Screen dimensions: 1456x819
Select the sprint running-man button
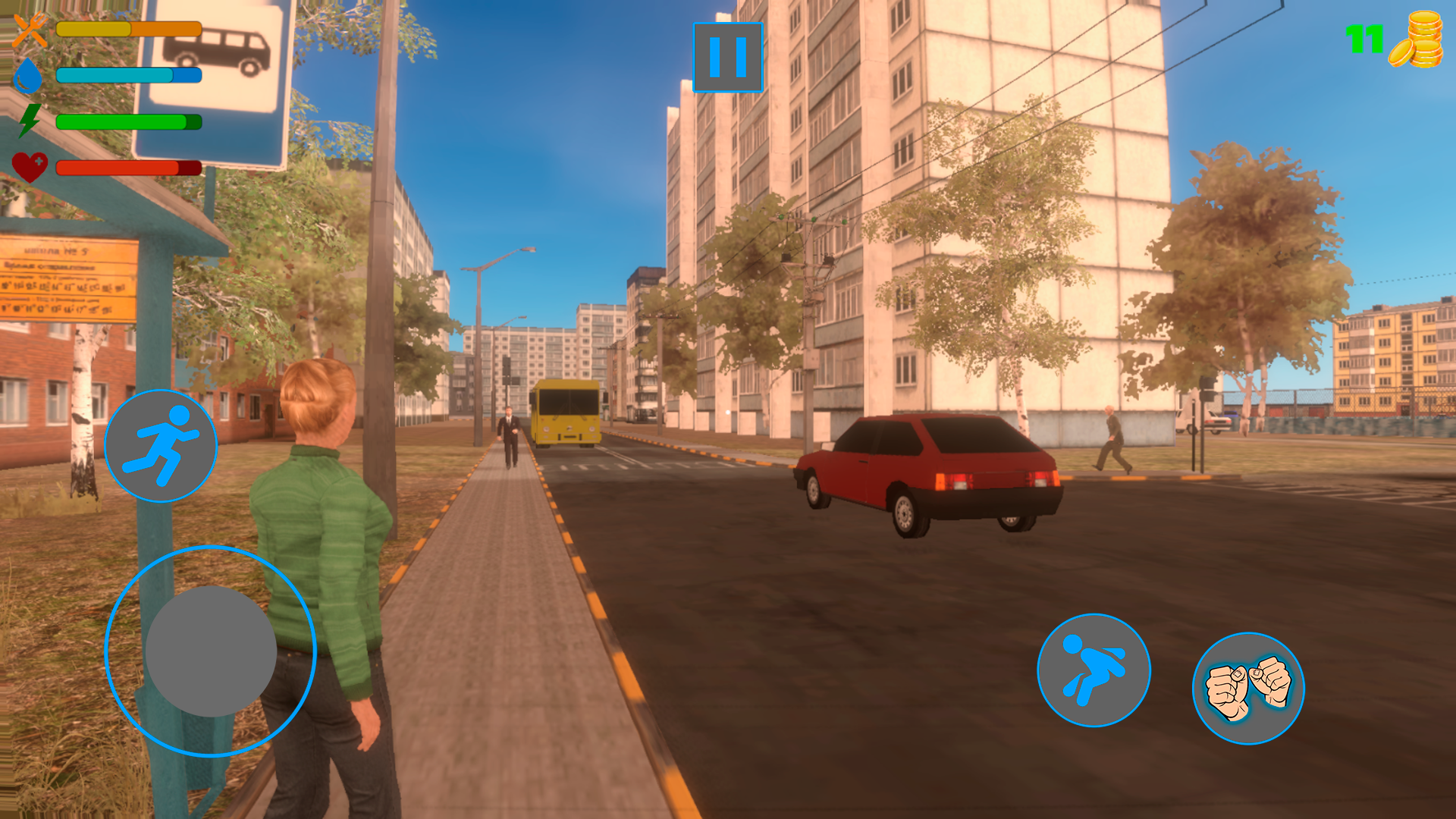click(161, 443)
